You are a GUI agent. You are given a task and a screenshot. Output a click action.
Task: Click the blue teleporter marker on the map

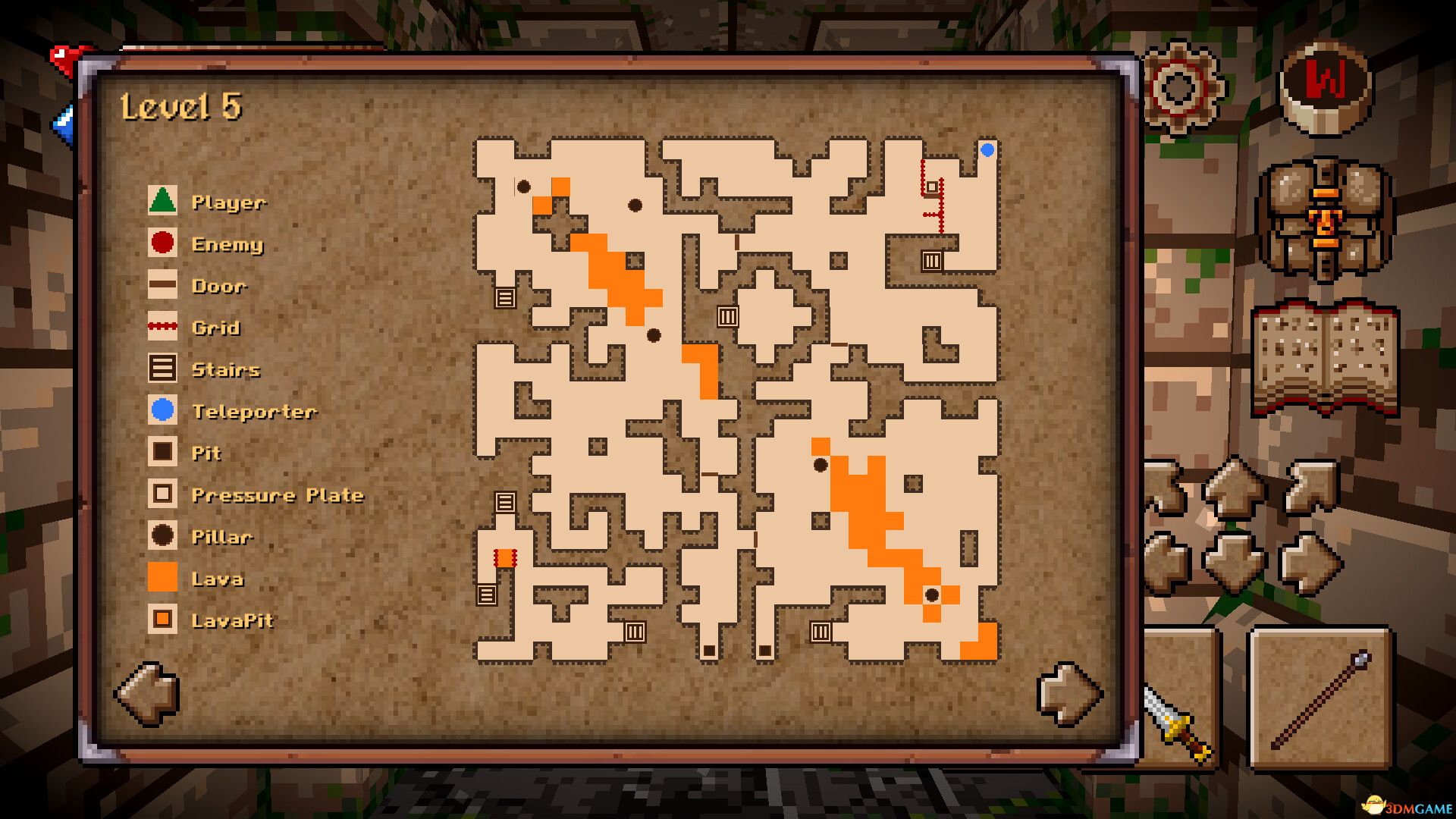[987, 150]
